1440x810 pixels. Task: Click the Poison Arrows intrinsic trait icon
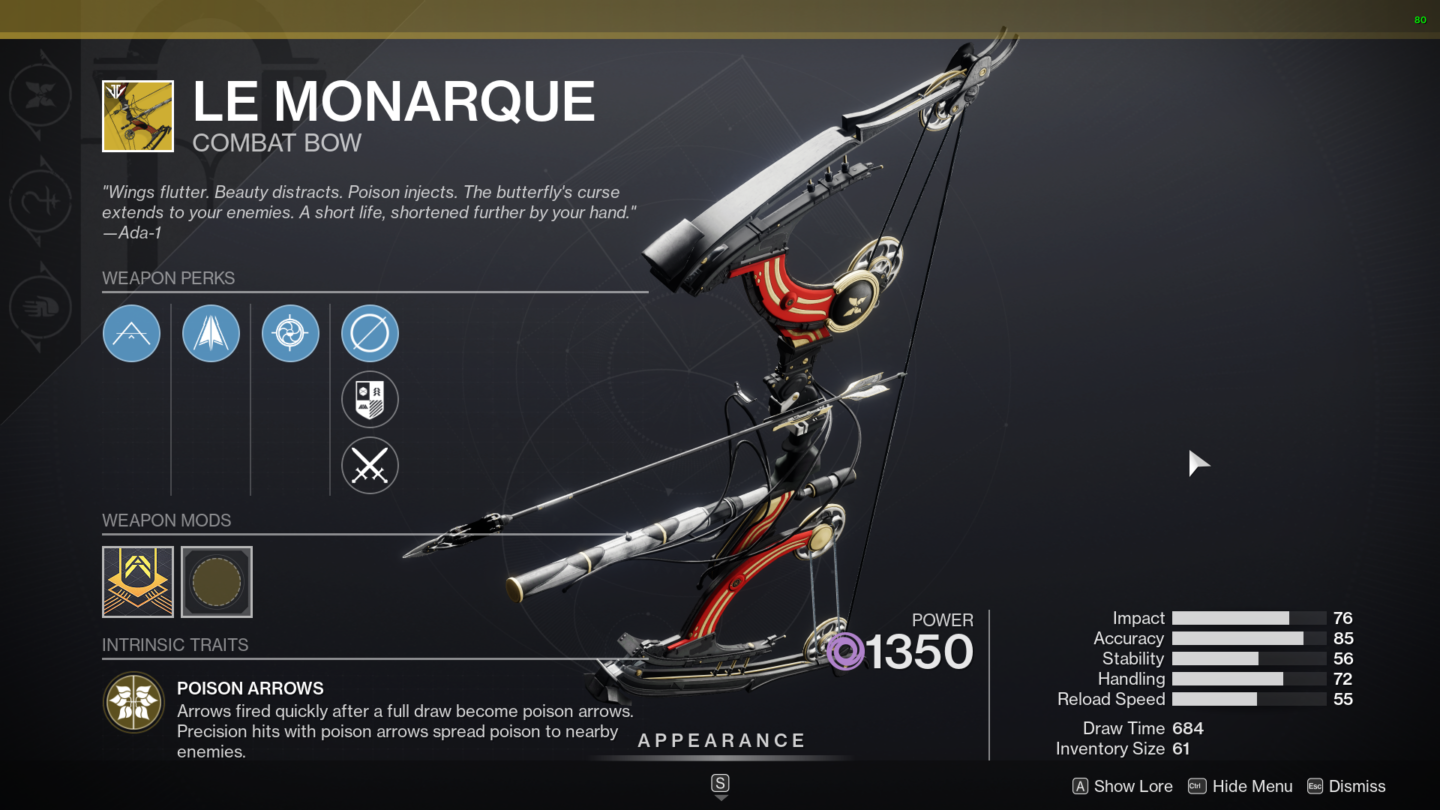135,703
